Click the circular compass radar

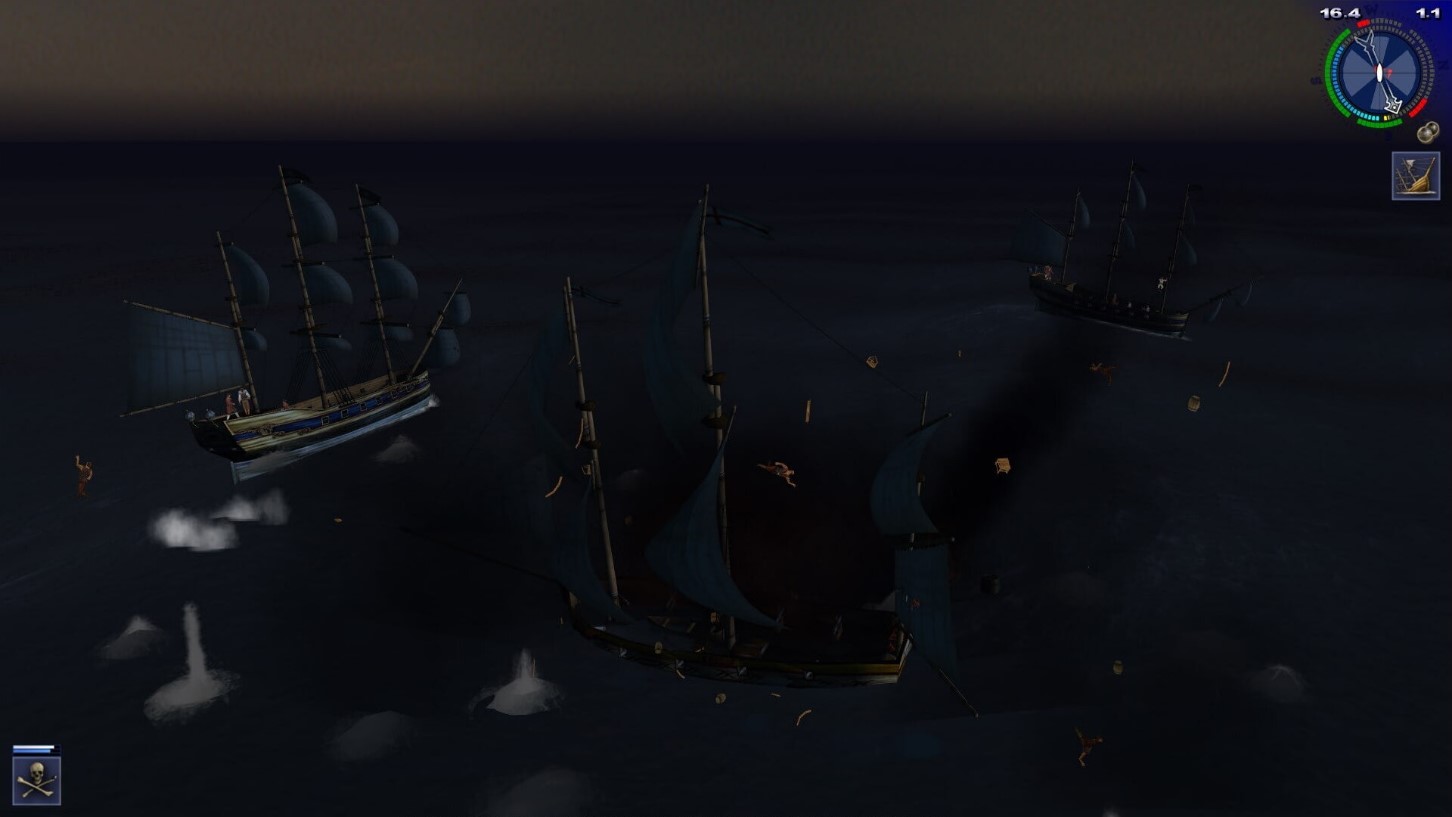1378,73
